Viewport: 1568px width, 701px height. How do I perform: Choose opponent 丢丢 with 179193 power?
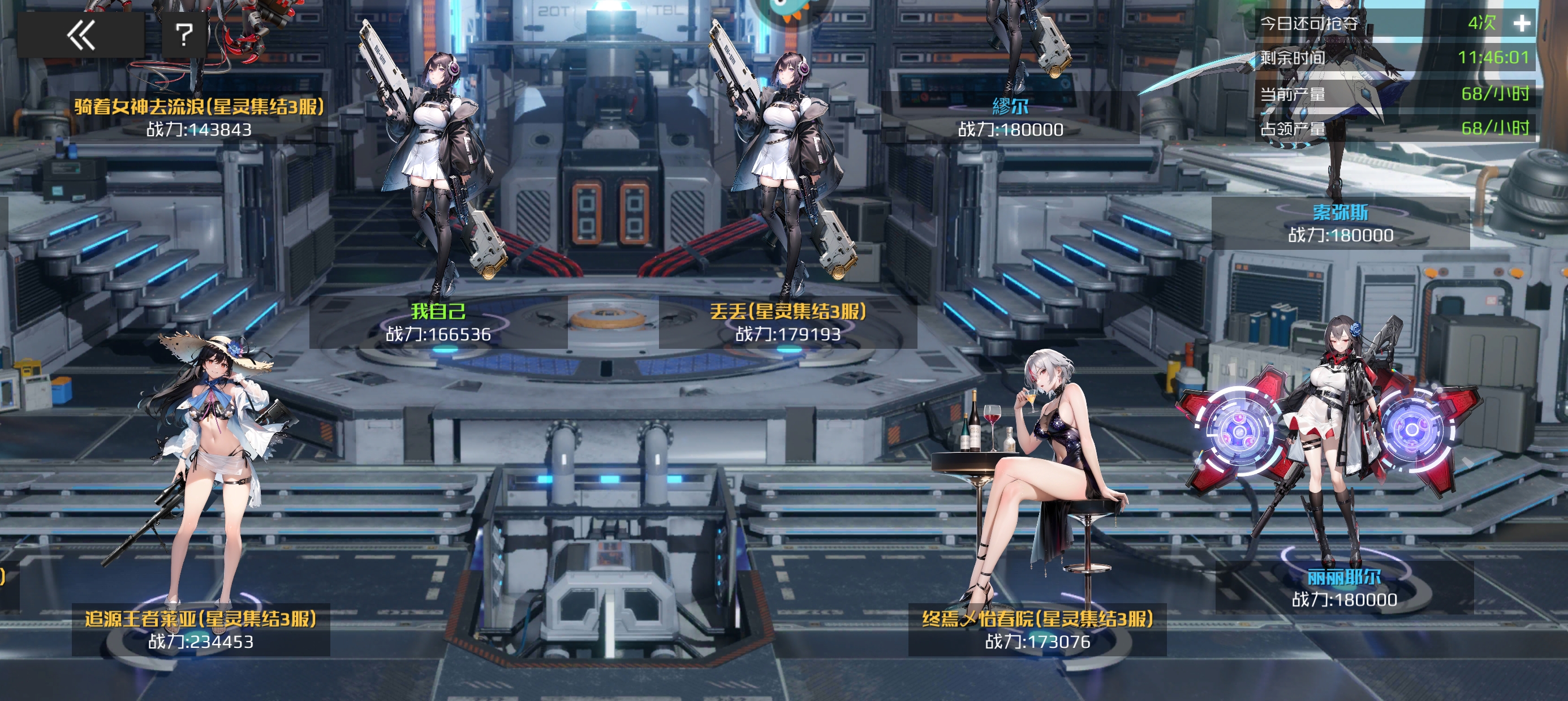[x=787, y=321]
